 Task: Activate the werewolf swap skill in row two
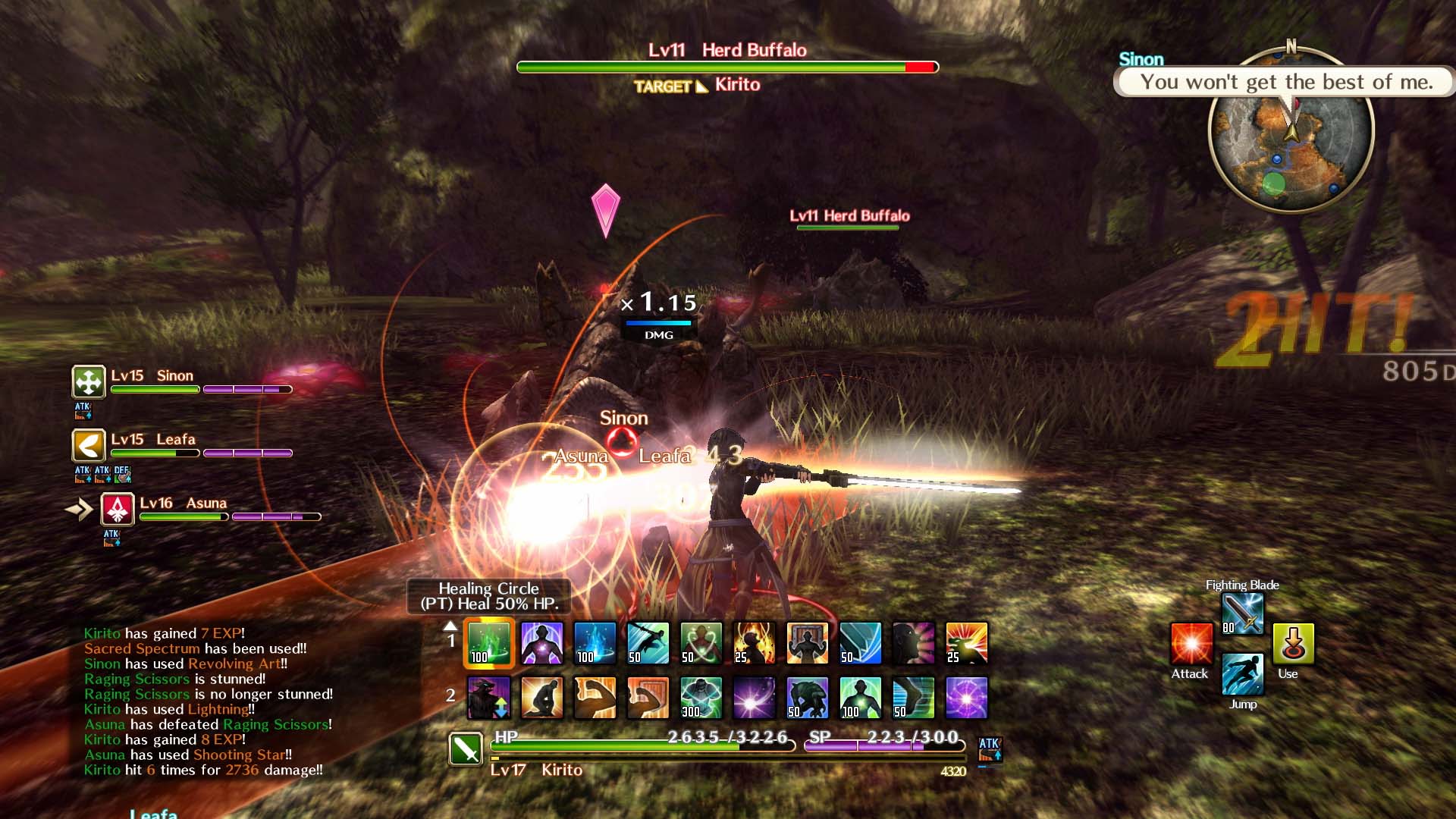tap(489, 698)
